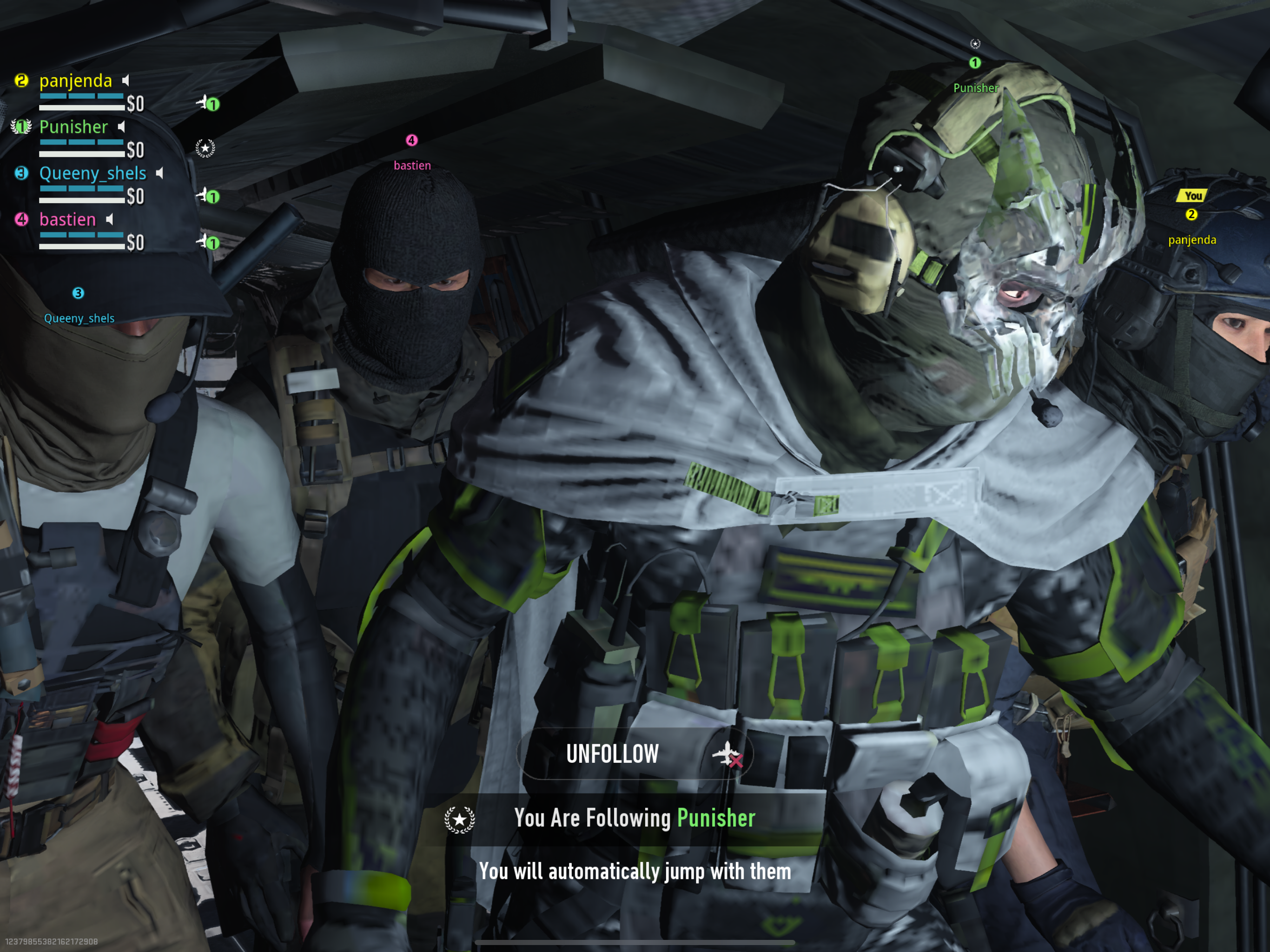This screenshot has width=1270, height=952.
Task: Click the progress bar at the screen bottom
Action: (635, 942)
